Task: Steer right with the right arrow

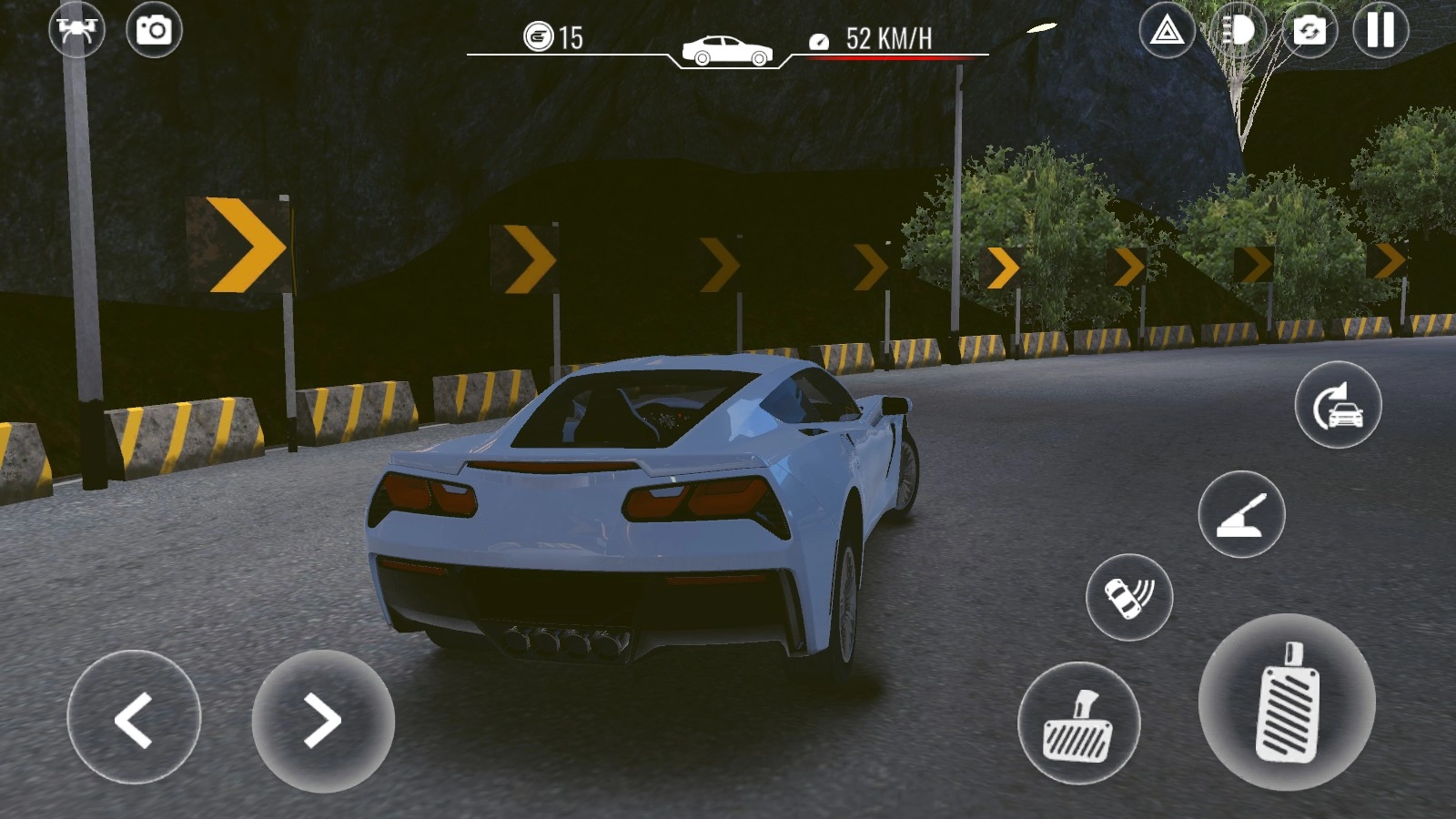Action: (x=322, y=720)
